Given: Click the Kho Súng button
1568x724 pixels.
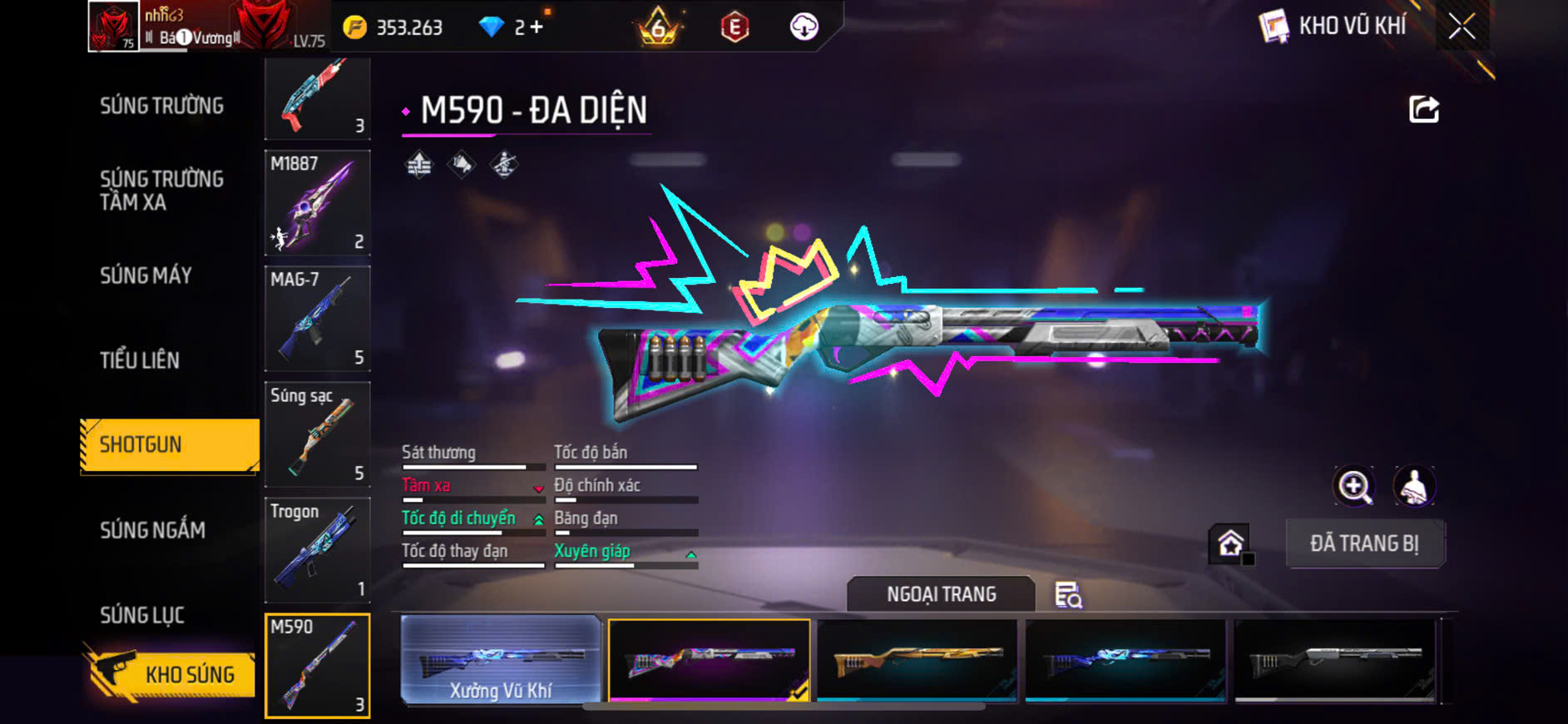Looking at the screenshot, I should tap(171, 674).
